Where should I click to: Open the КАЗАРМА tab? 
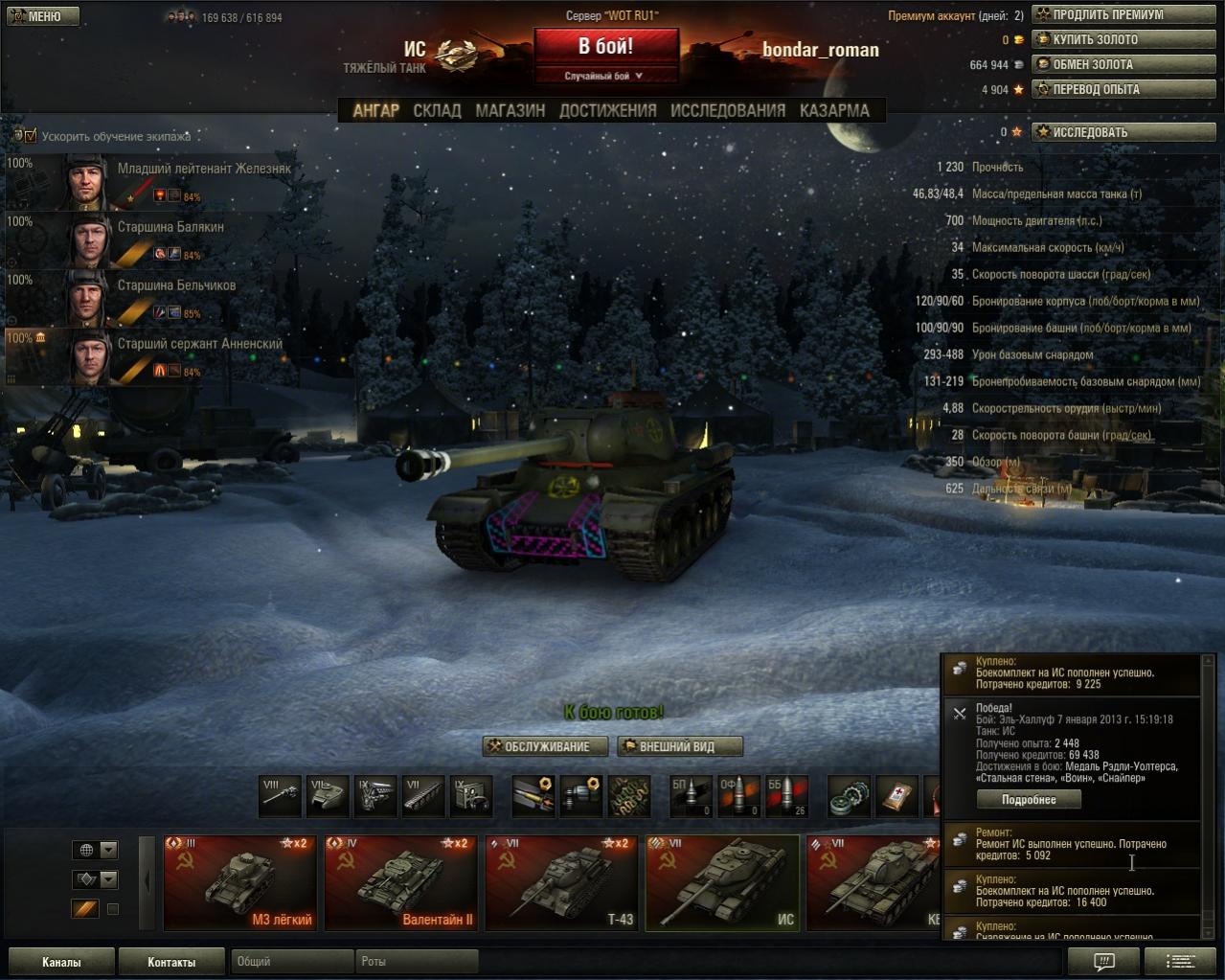coord(834,111)
